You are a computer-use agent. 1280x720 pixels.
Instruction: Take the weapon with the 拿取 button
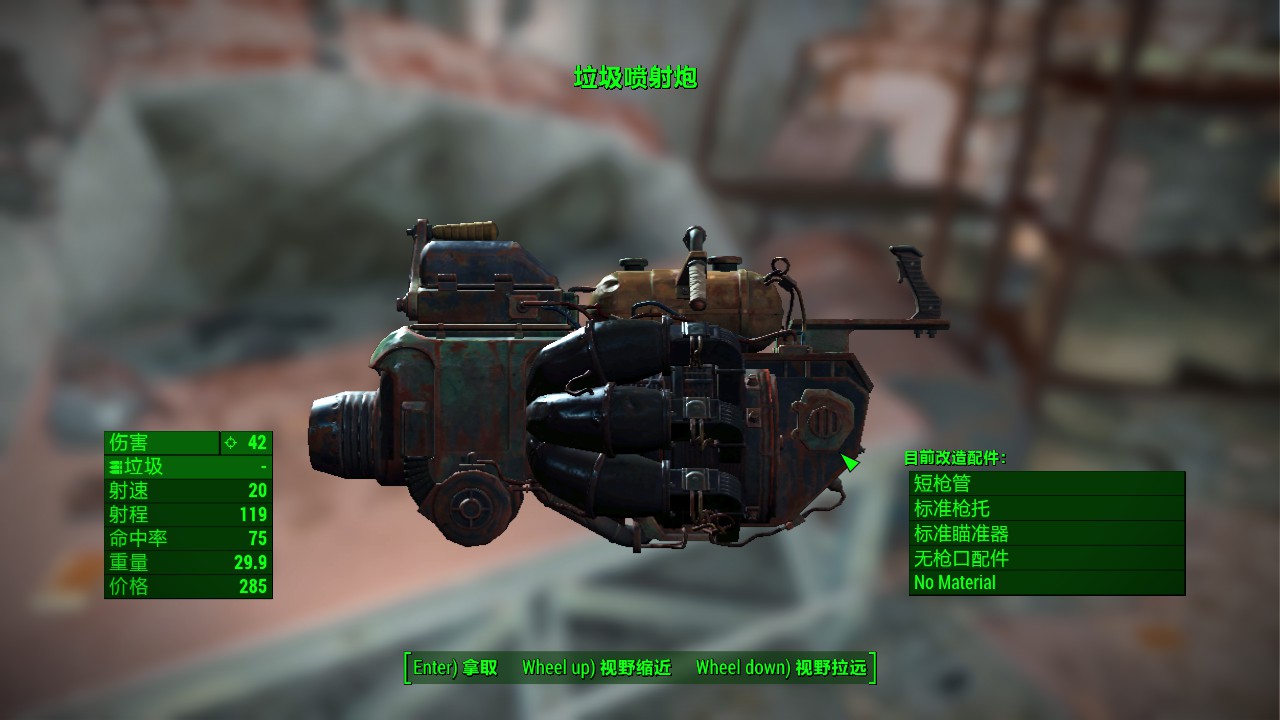[455, 668]
